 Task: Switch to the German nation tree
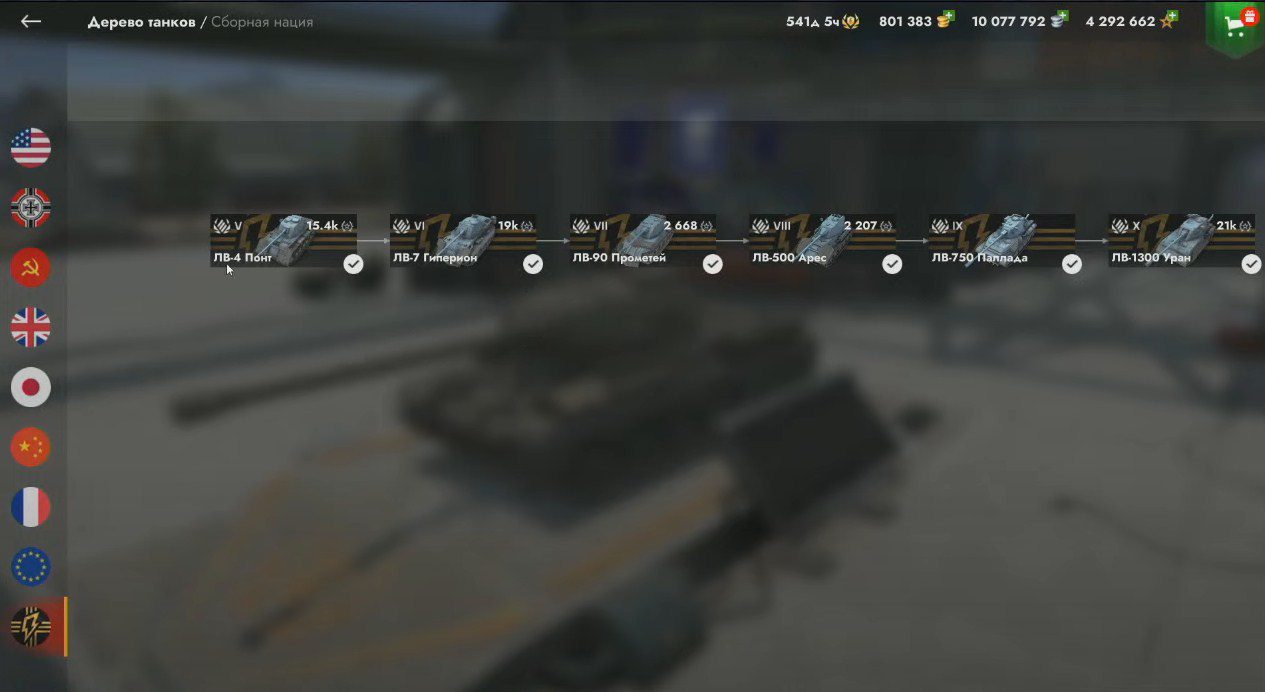31,208
